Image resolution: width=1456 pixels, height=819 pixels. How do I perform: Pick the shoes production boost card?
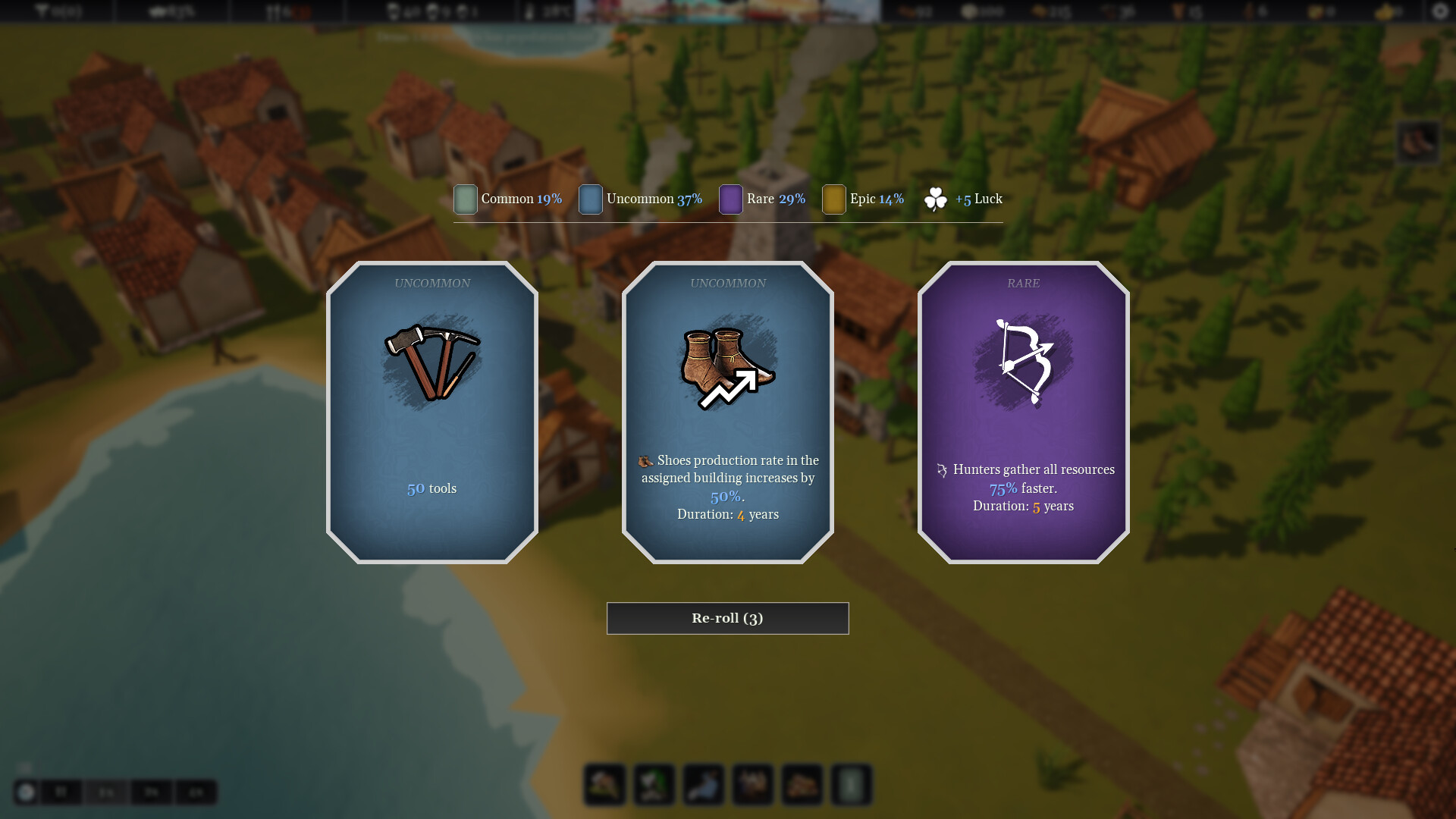[x=726, y=413]
